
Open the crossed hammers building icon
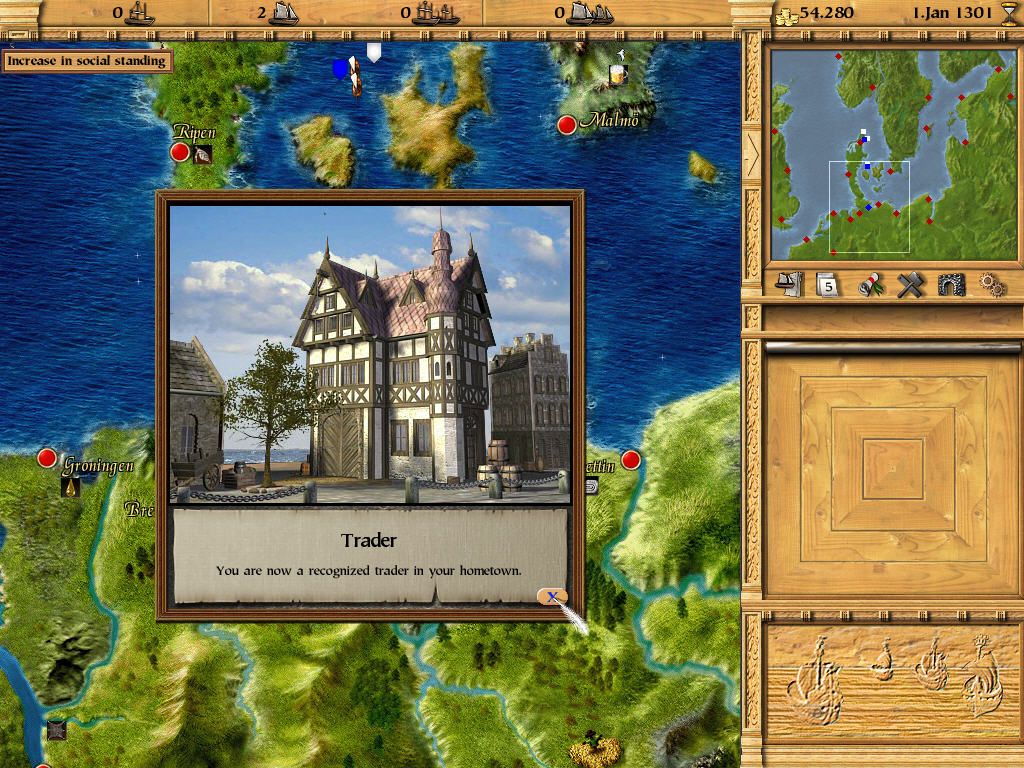click(909, 286)
